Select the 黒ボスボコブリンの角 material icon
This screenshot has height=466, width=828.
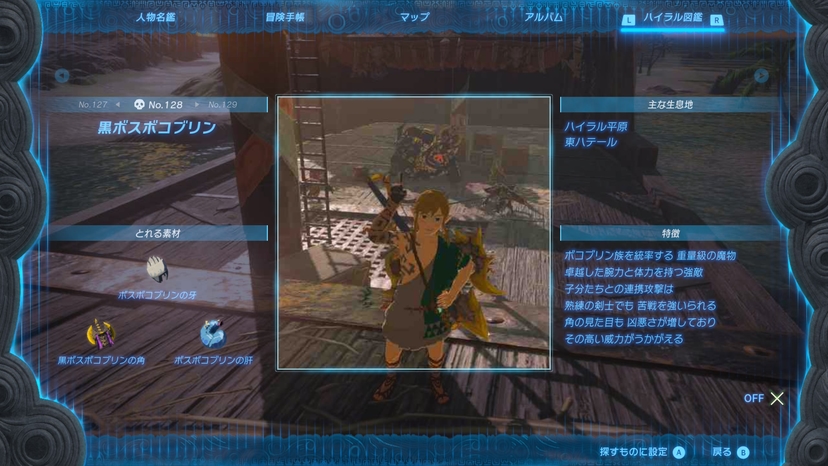click(x=100, y=334)
